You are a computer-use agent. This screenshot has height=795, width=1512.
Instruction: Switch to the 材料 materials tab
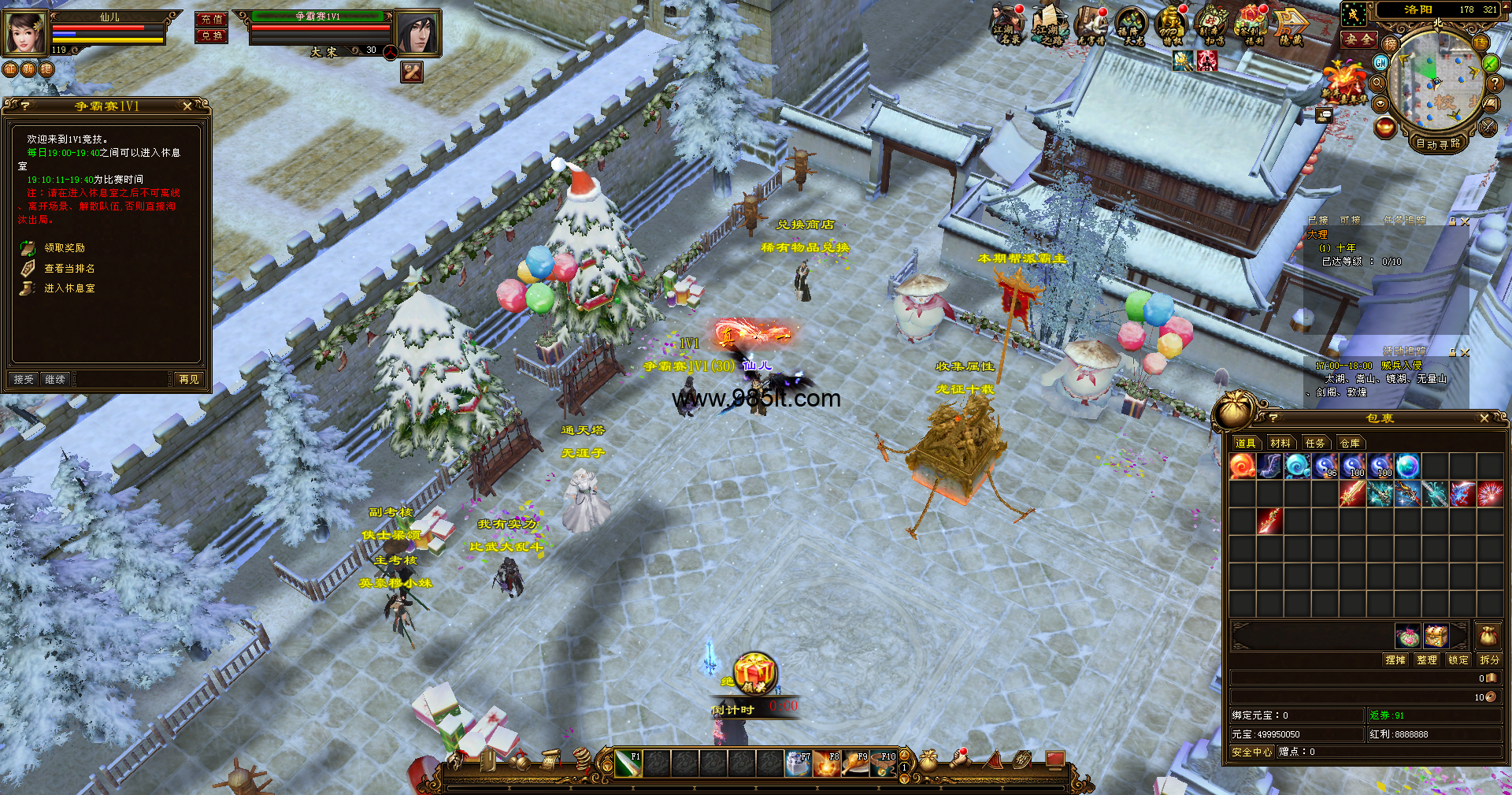point(1280,443)
